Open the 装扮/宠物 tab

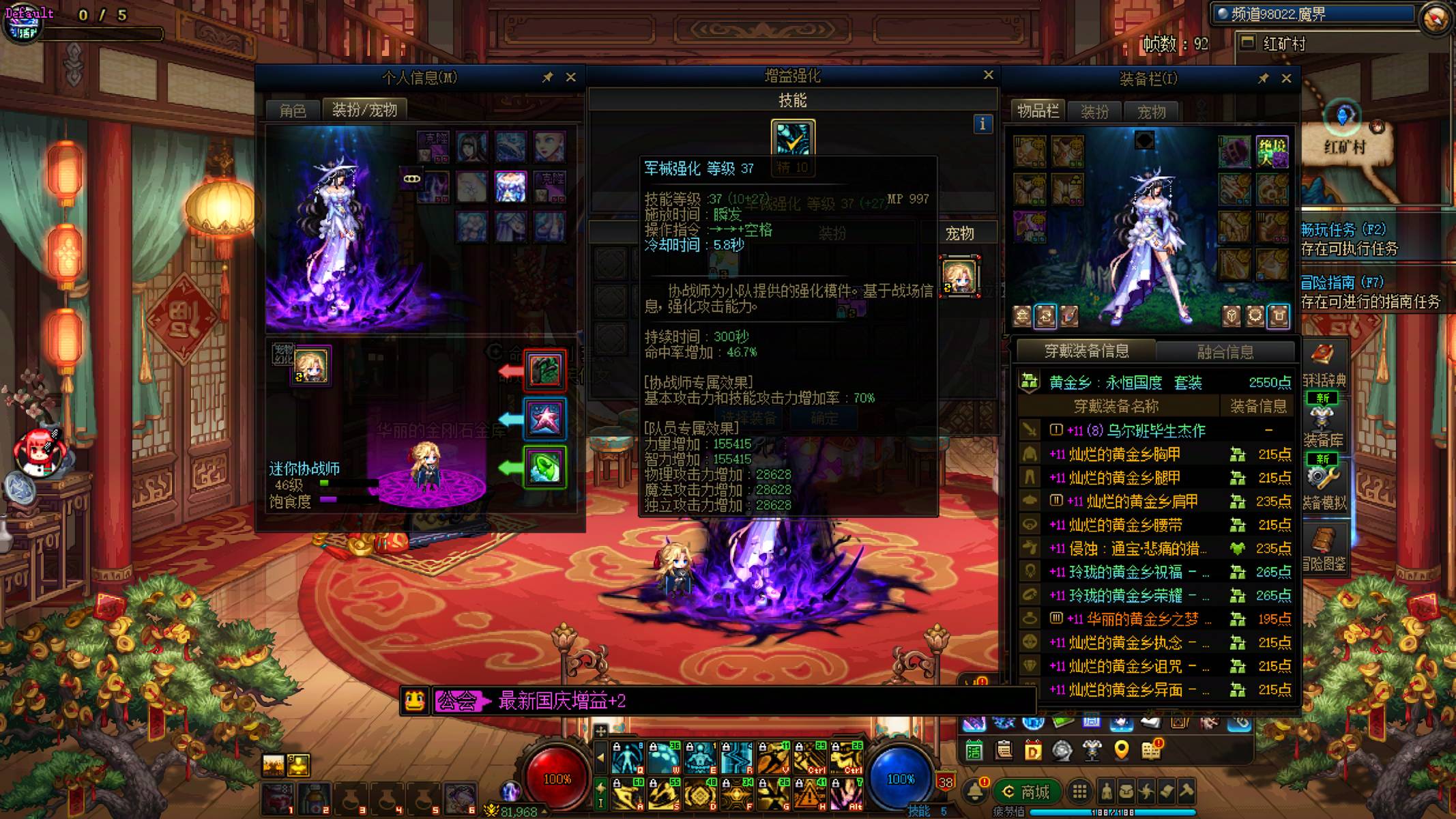[364, 110]
